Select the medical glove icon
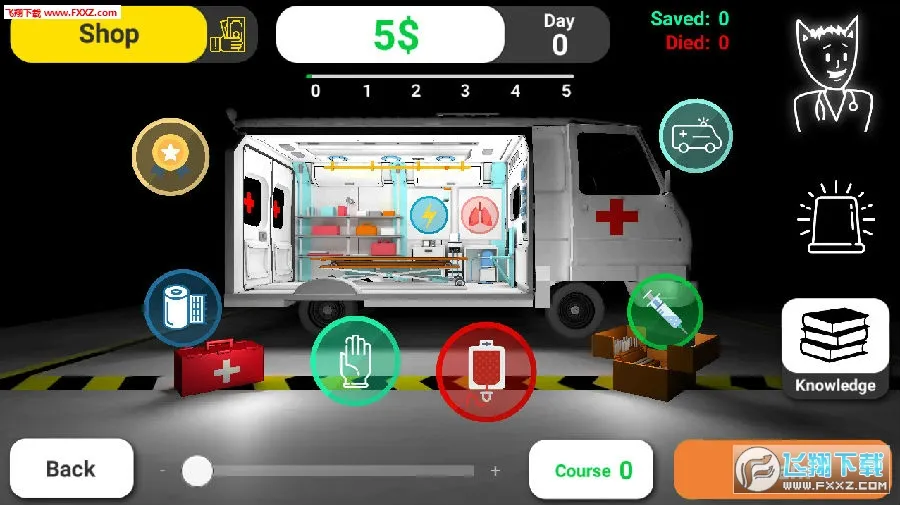Image resolution: width=900 pixels, height=505 pixels. (x=355, y=361)
